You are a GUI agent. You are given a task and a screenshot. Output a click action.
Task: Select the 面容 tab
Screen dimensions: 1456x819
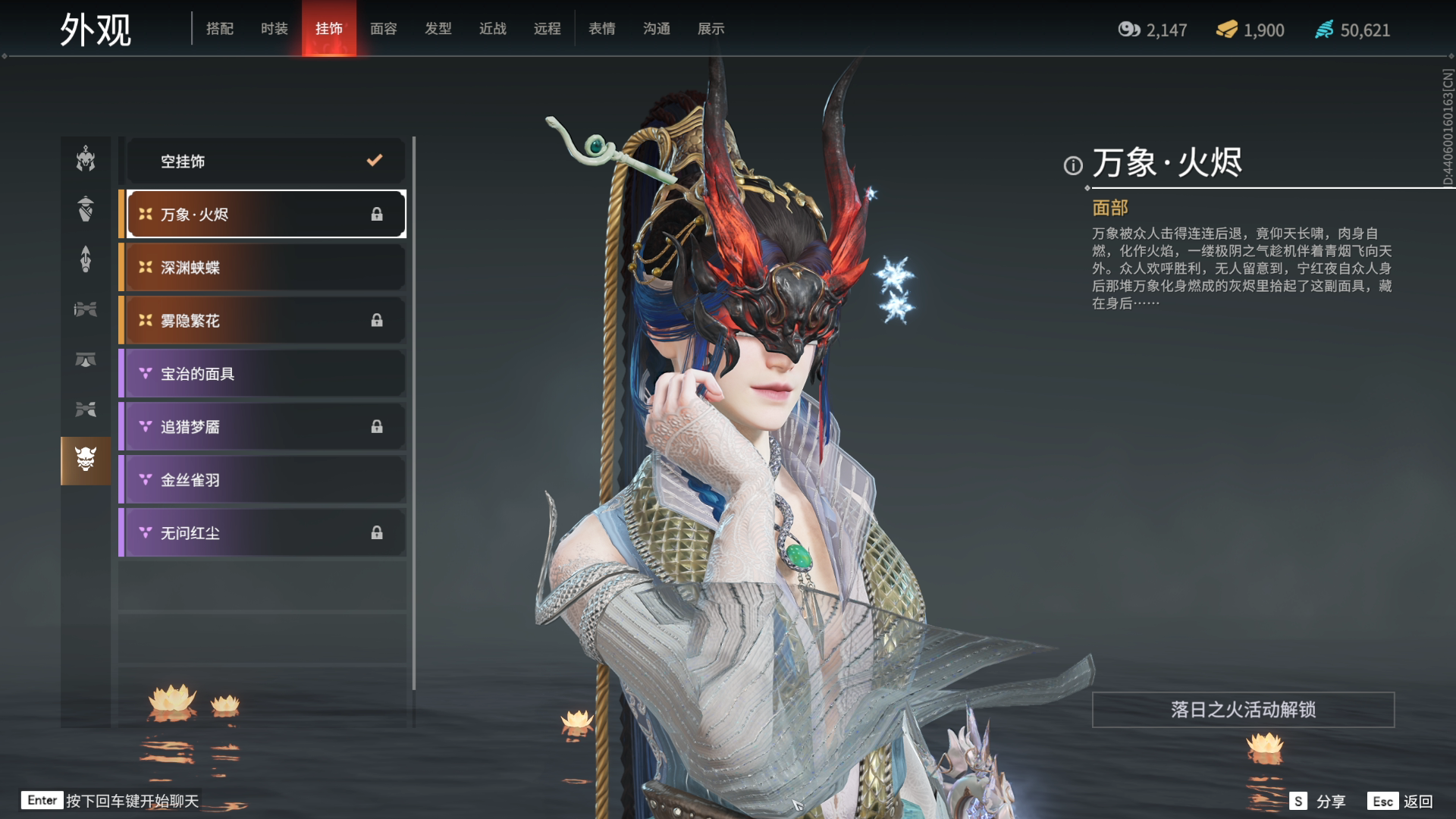383,29
